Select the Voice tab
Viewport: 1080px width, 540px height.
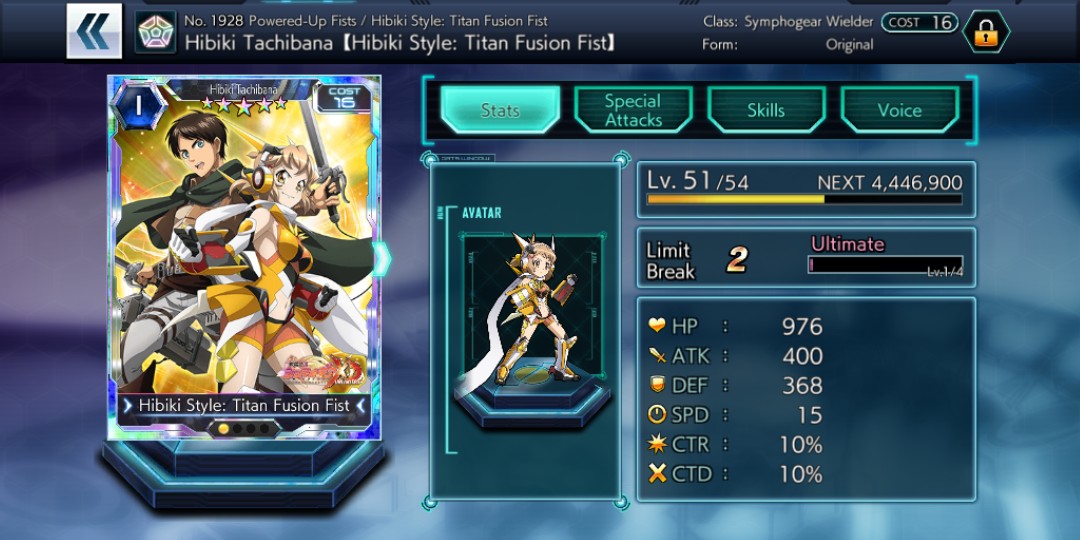[x=899, y=110]
